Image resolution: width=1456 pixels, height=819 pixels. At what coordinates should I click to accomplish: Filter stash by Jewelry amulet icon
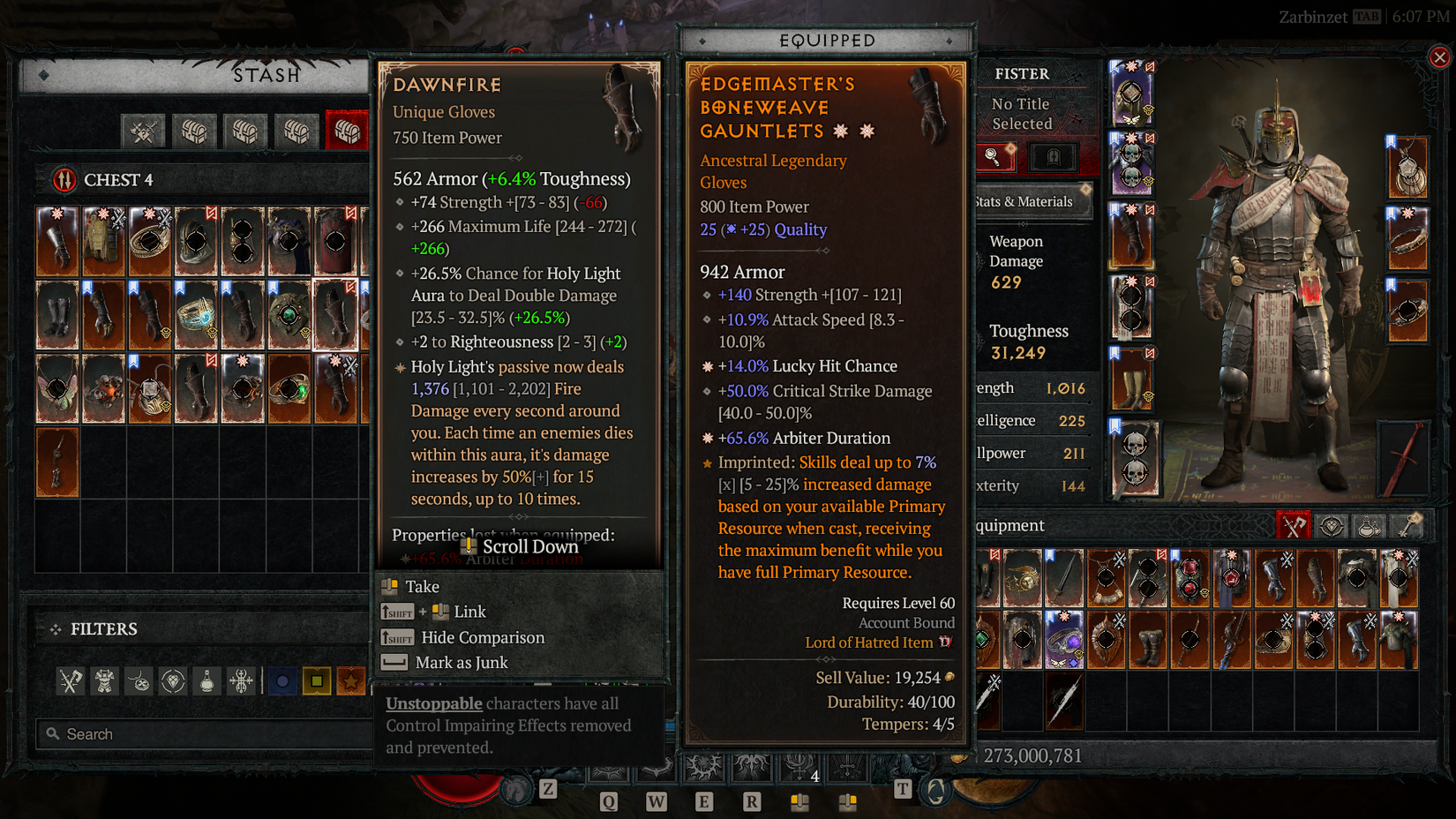[139, 680]
